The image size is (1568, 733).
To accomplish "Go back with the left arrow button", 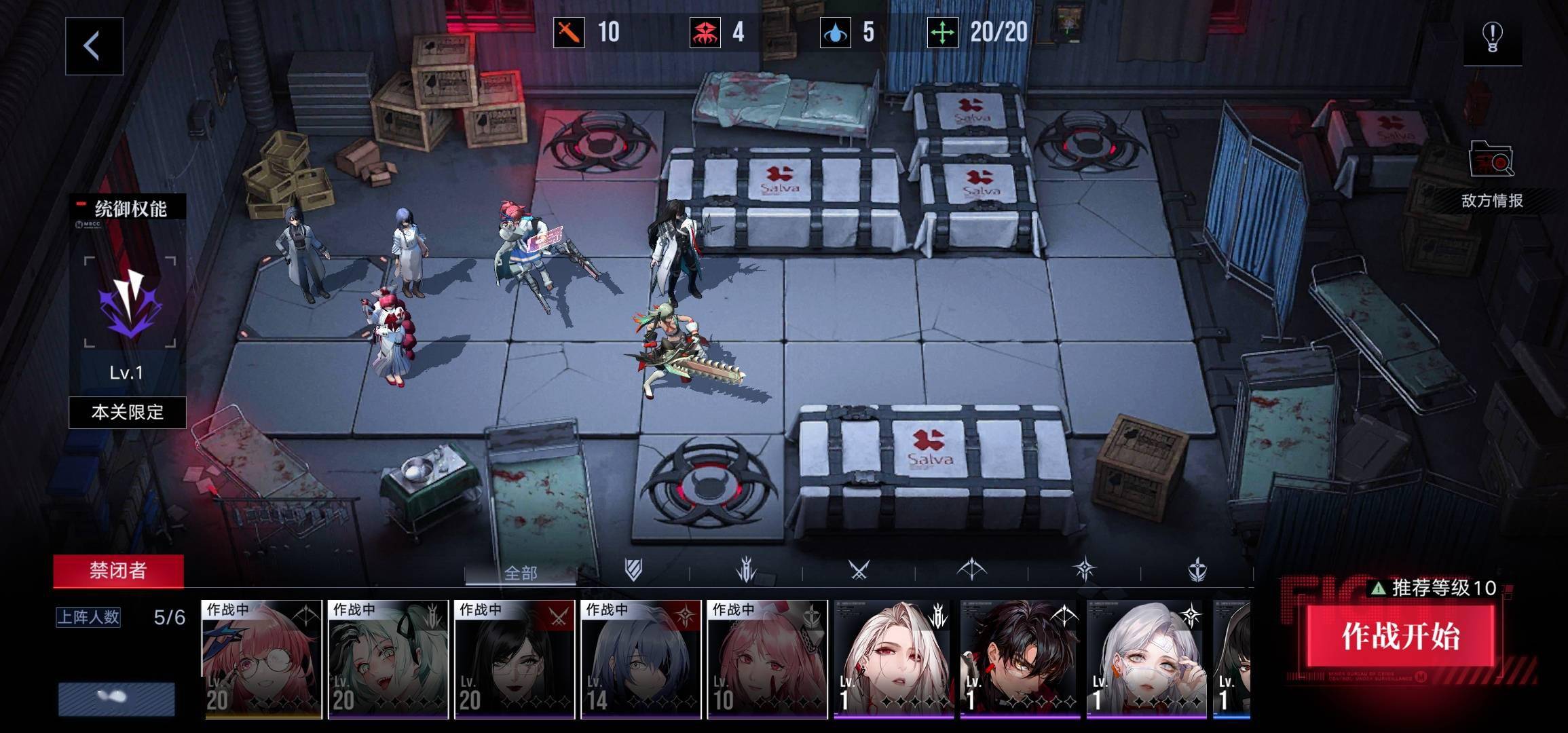I will point(94,46).
